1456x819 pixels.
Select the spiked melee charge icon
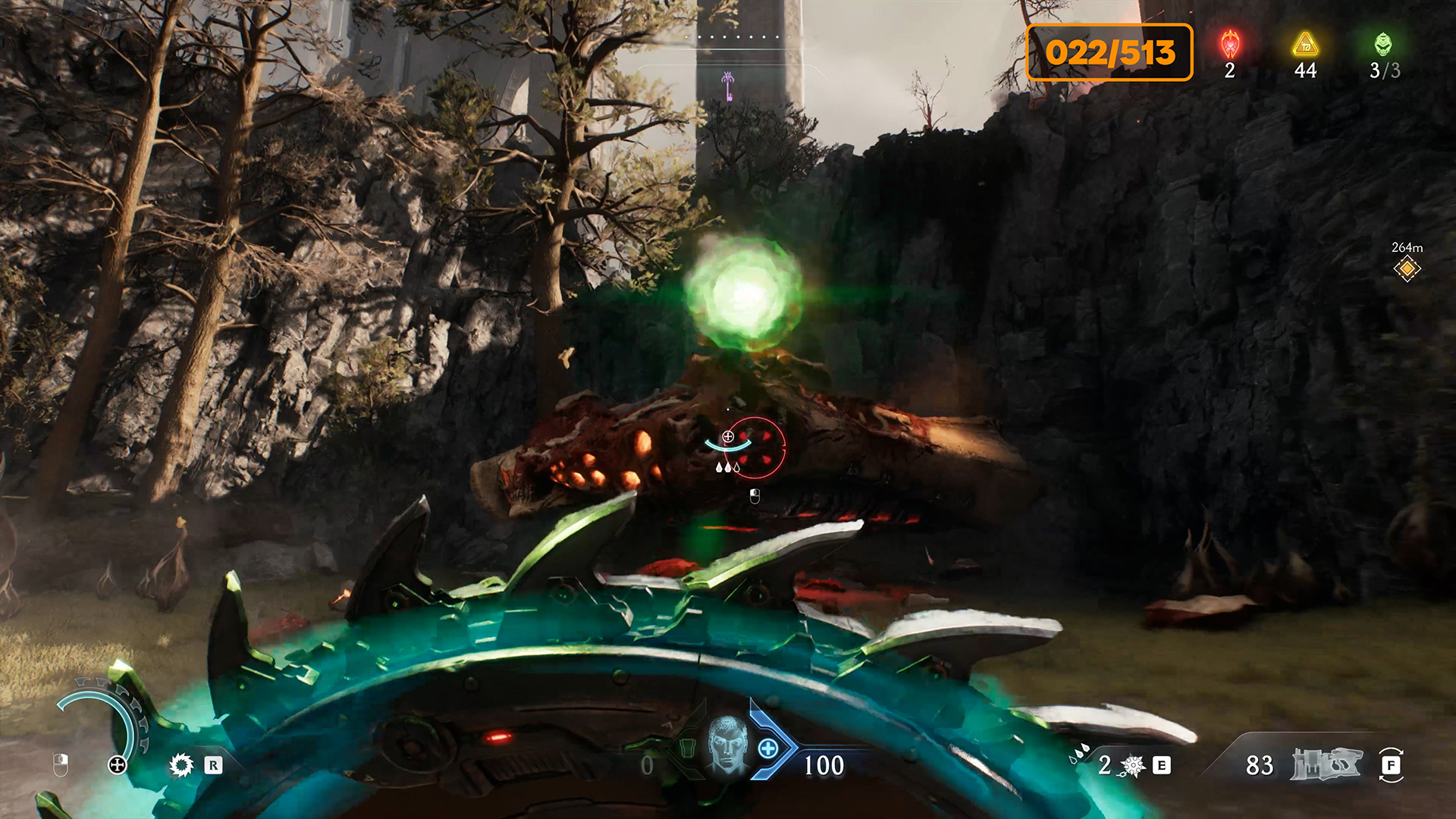tap(1133, 766)
